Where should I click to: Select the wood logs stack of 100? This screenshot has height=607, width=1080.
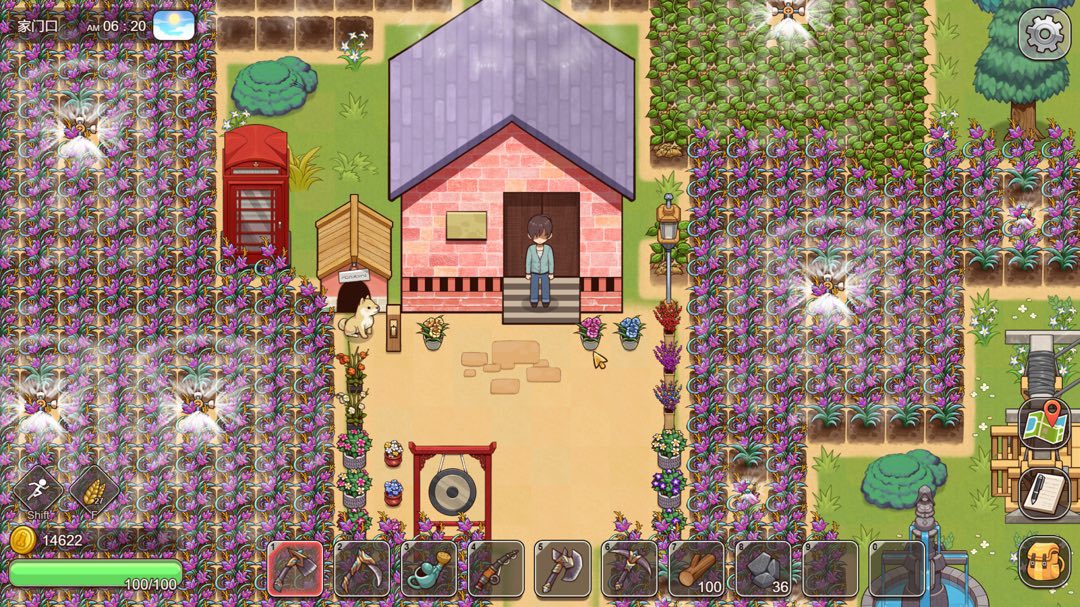point(697,569)
